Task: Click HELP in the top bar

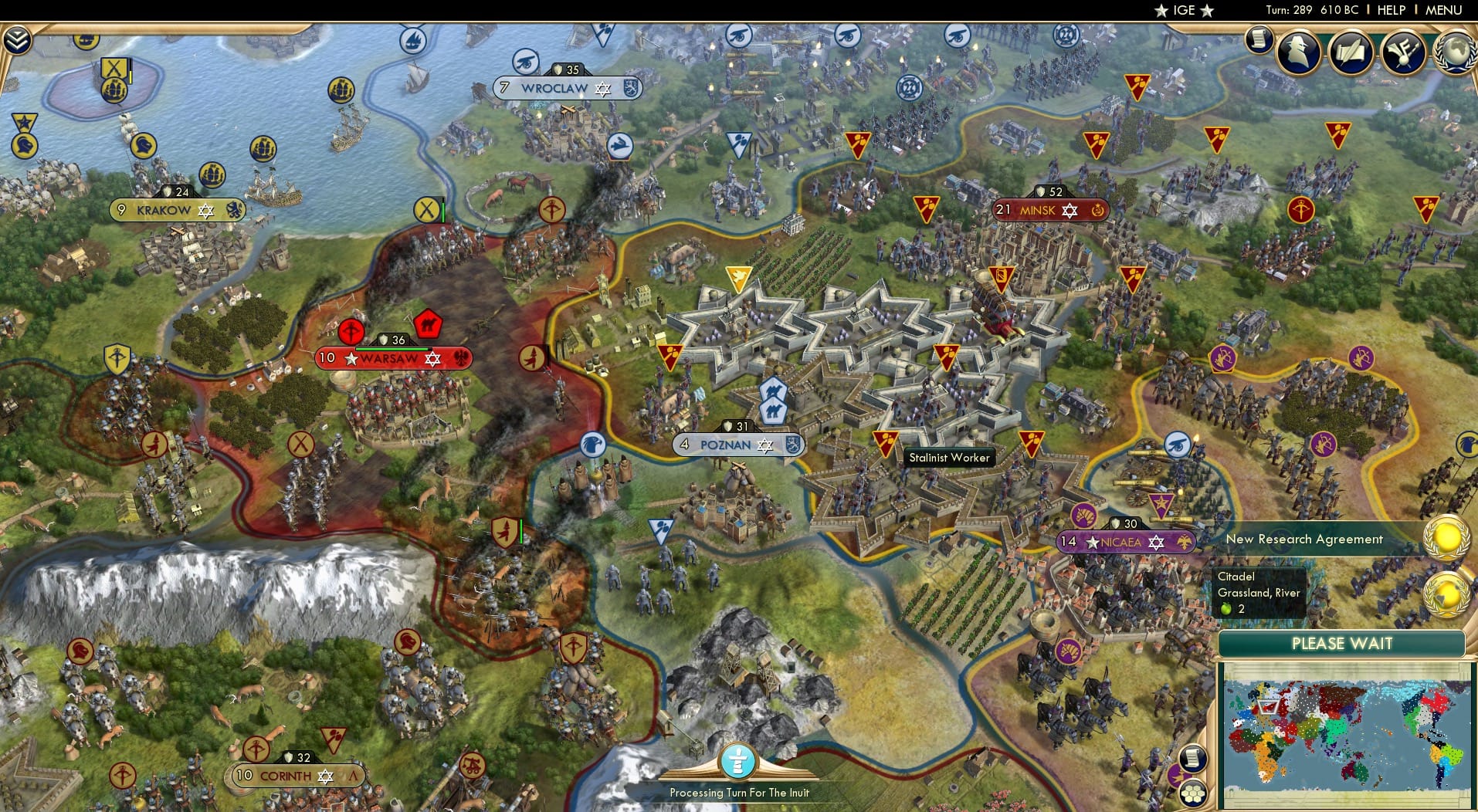Action: click(1390, 10)
